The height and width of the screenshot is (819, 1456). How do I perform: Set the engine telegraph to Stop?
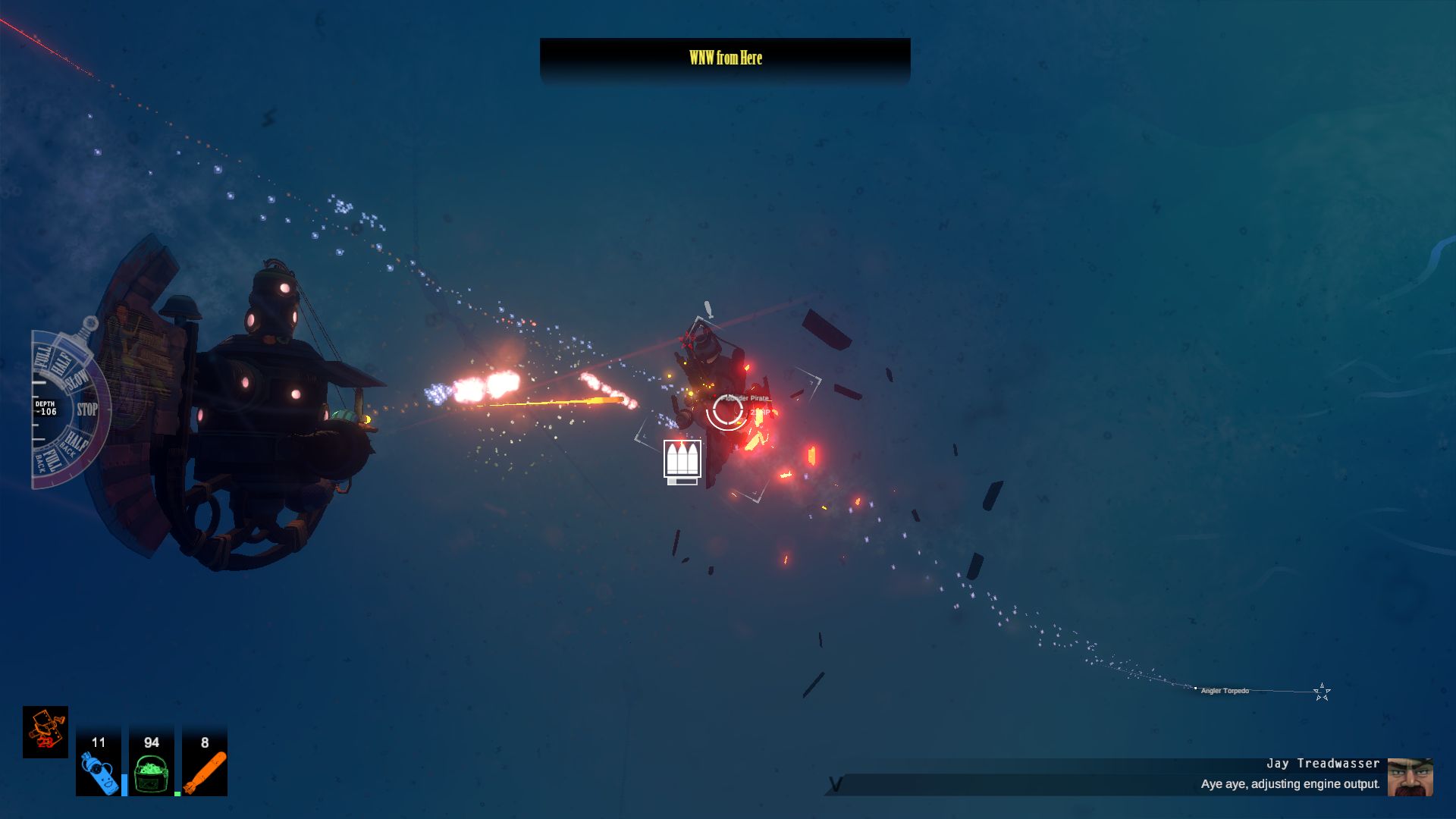87,409
